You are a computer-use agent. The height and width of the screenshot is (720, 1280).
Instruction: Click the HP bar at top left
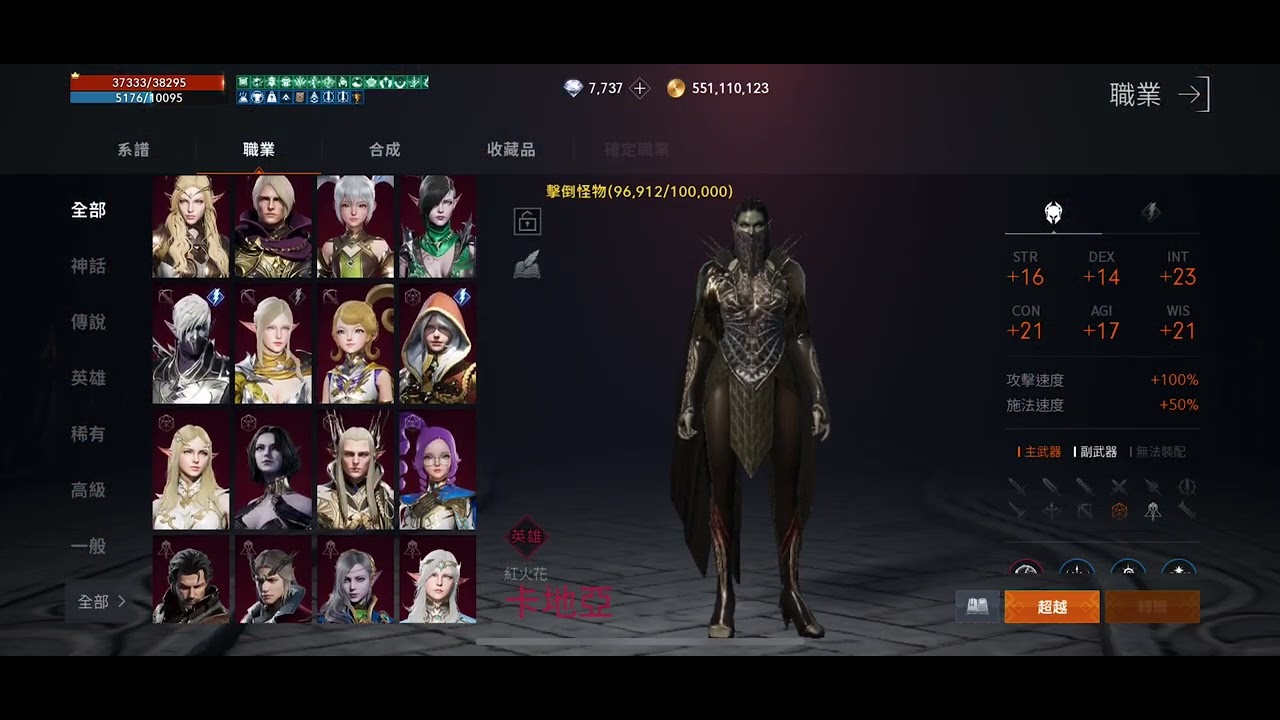click(148, 85)
